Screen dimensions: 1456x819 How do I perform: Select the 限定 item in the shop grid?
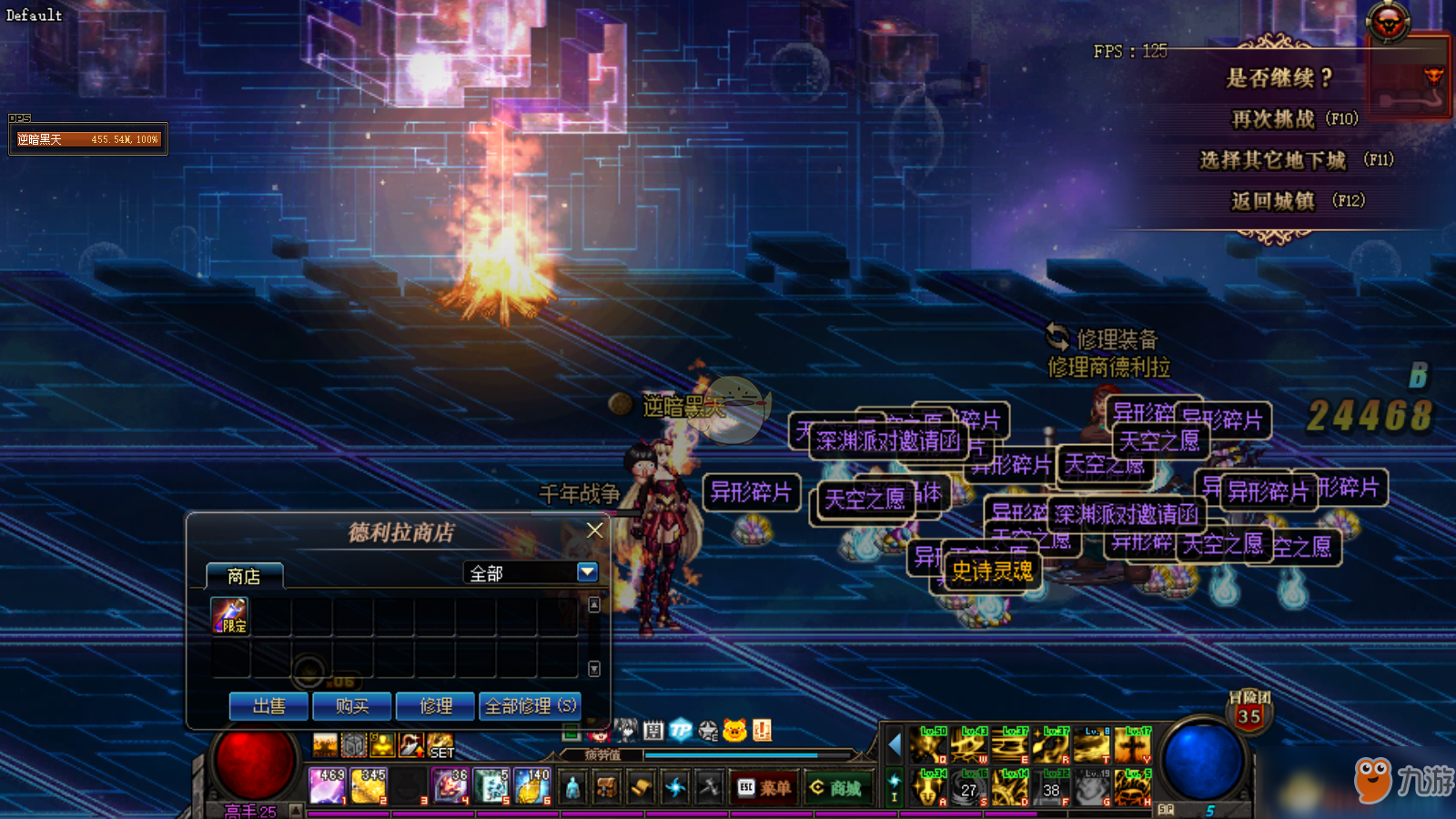coord(229,616)
